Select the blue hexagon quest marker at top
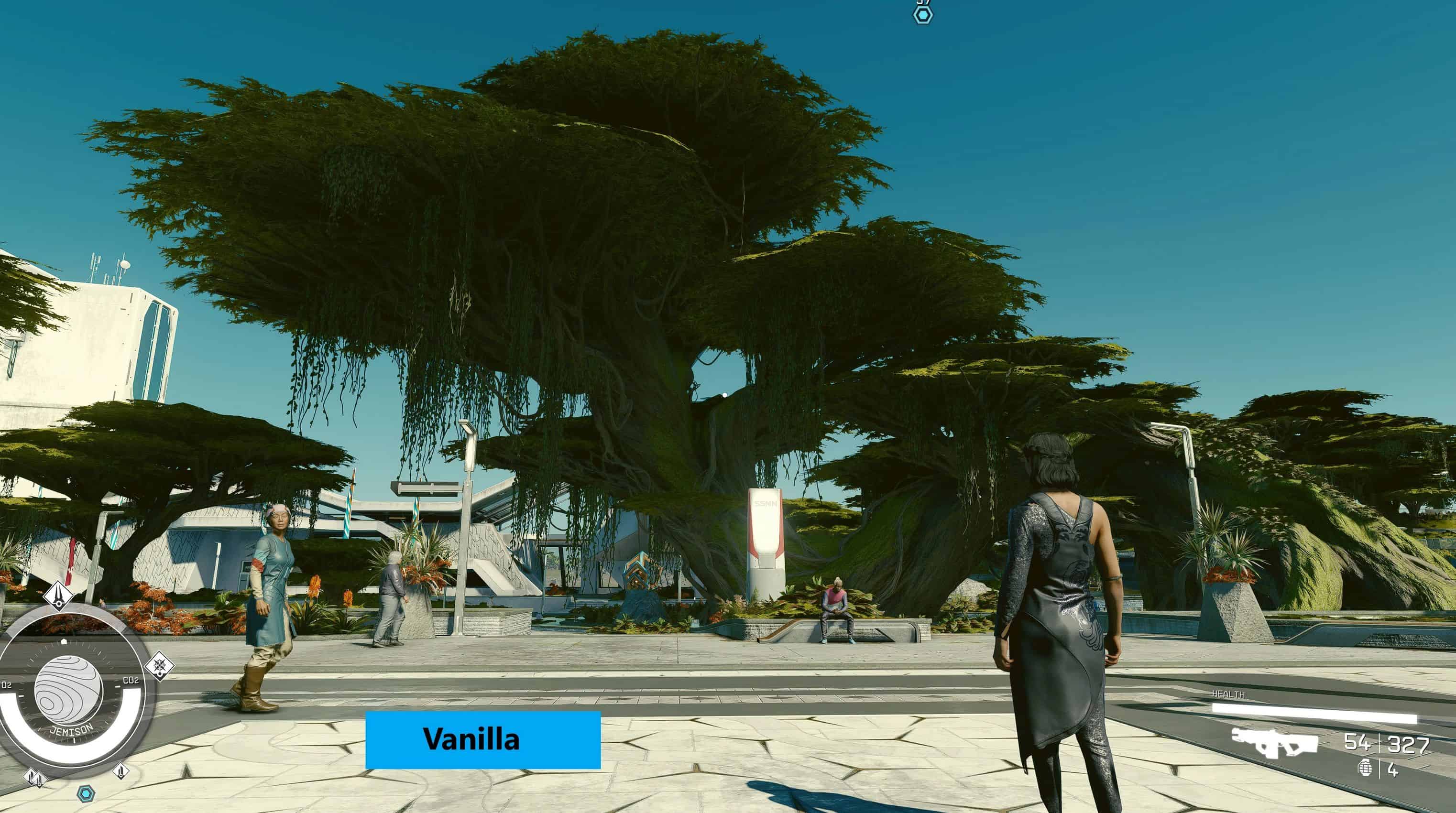The width and height of the screenshot is (1456, 813). 923,15
